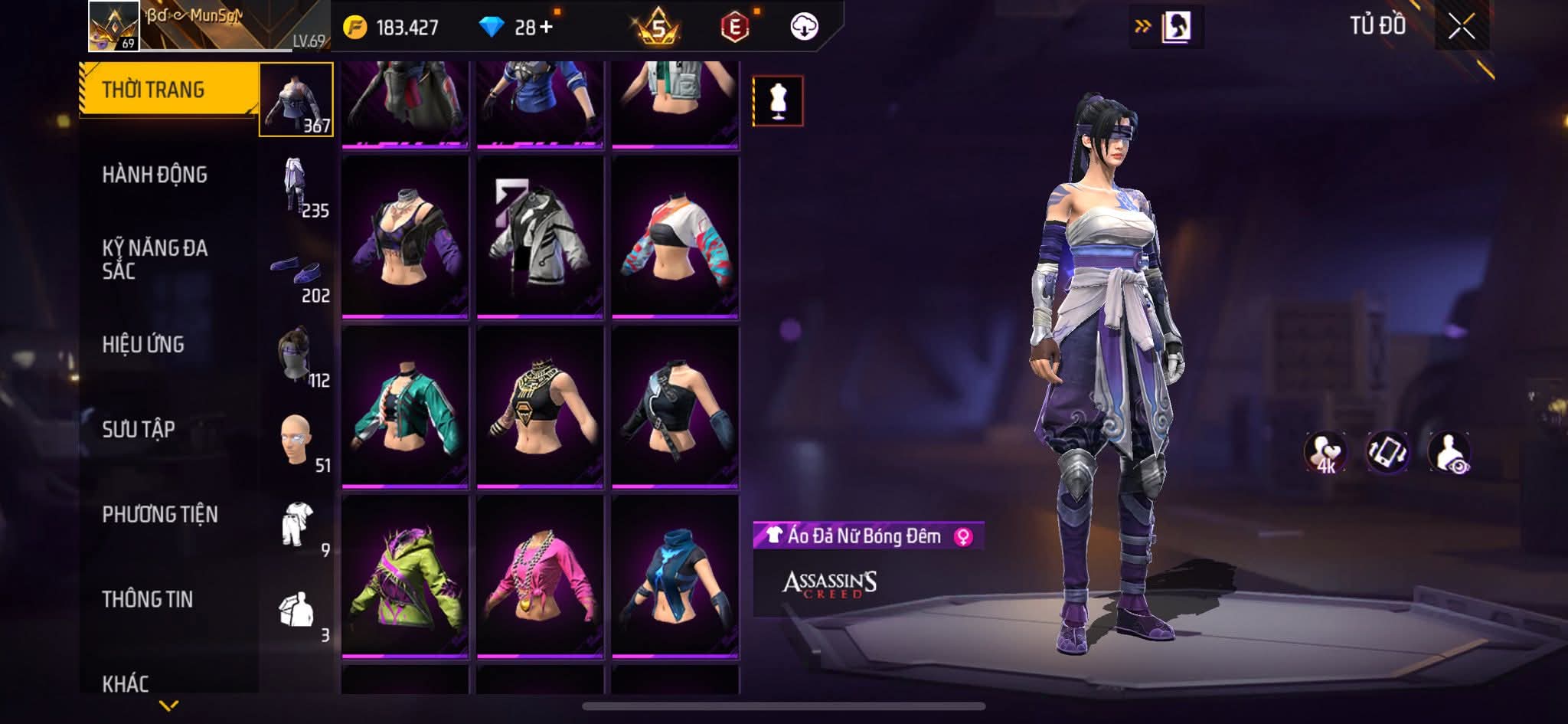Add diamonds with the plus button
1568x724 pixels.
pos(545,28)
